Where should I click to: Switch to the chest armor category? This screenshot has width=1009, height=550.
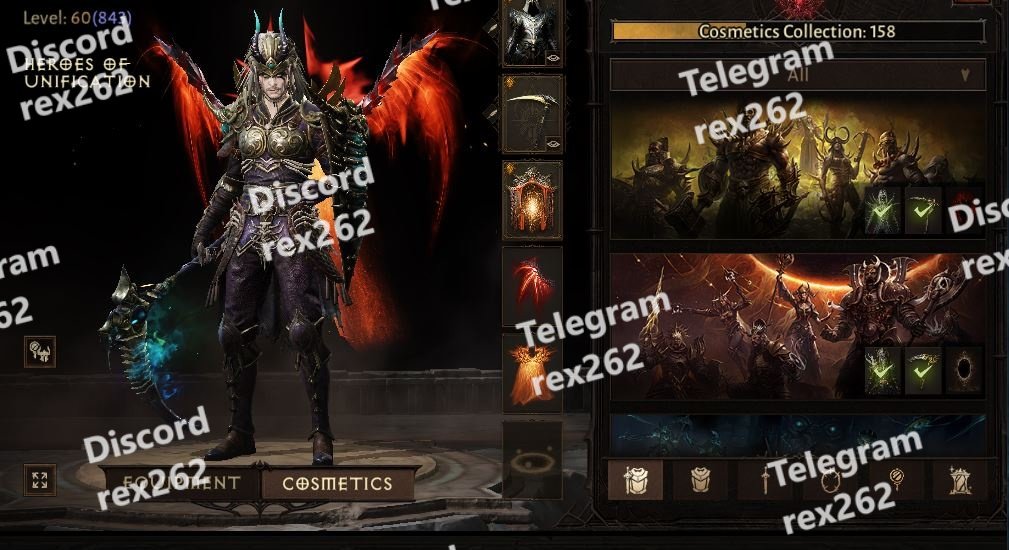[x=700, y=480]
